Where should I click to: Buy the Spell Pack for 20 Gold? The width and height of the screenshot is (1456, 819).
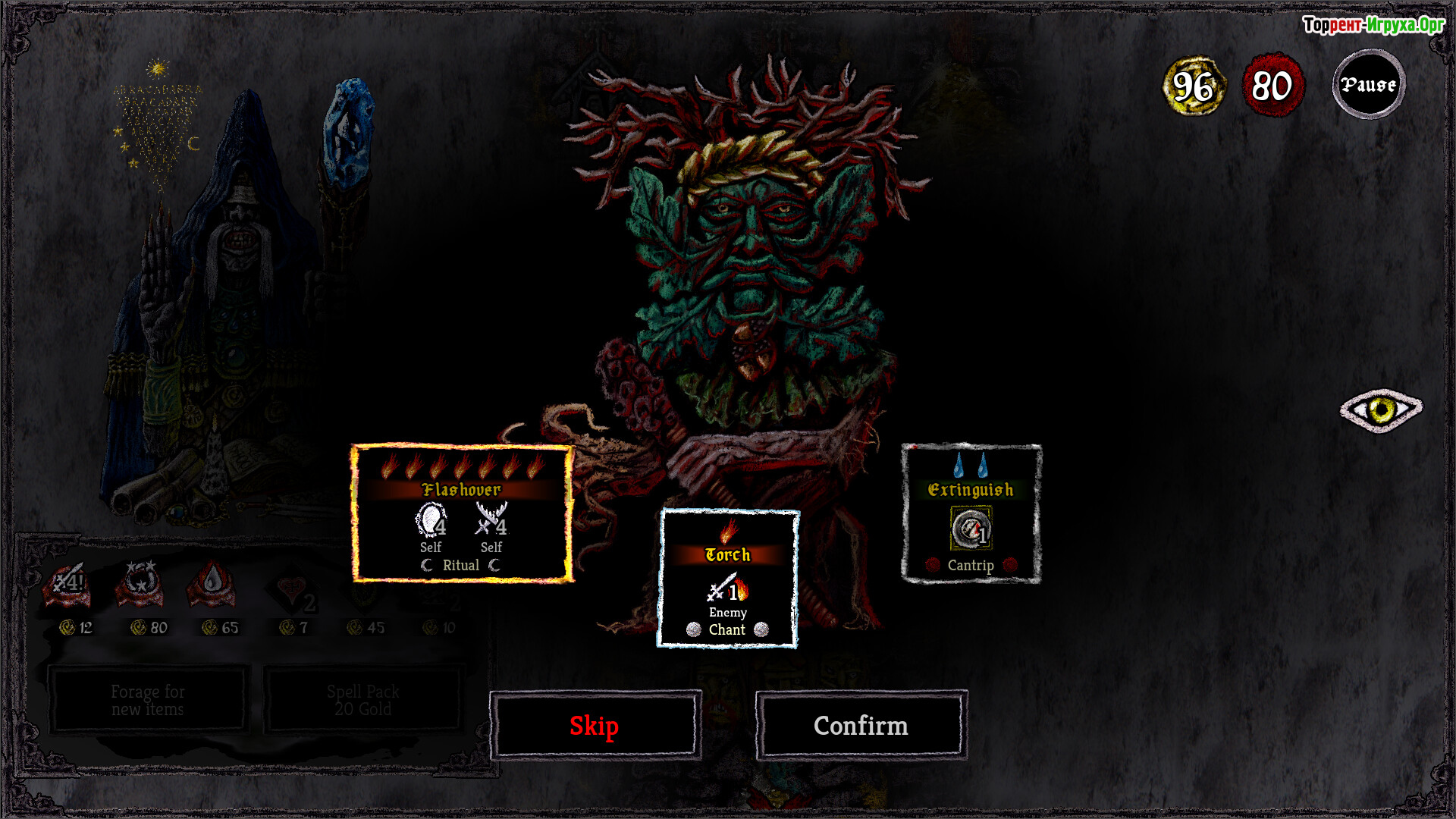click(363, 700)
